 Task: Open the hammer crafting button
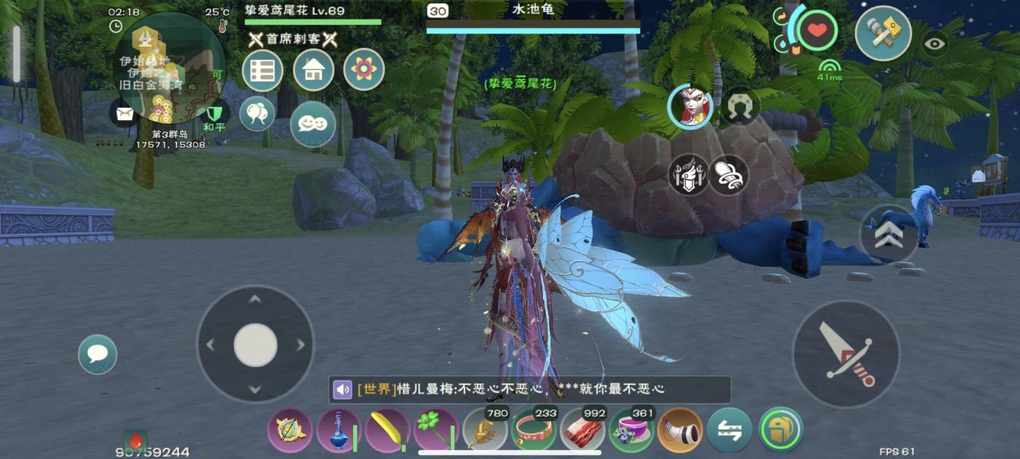(x=883, y=32)
